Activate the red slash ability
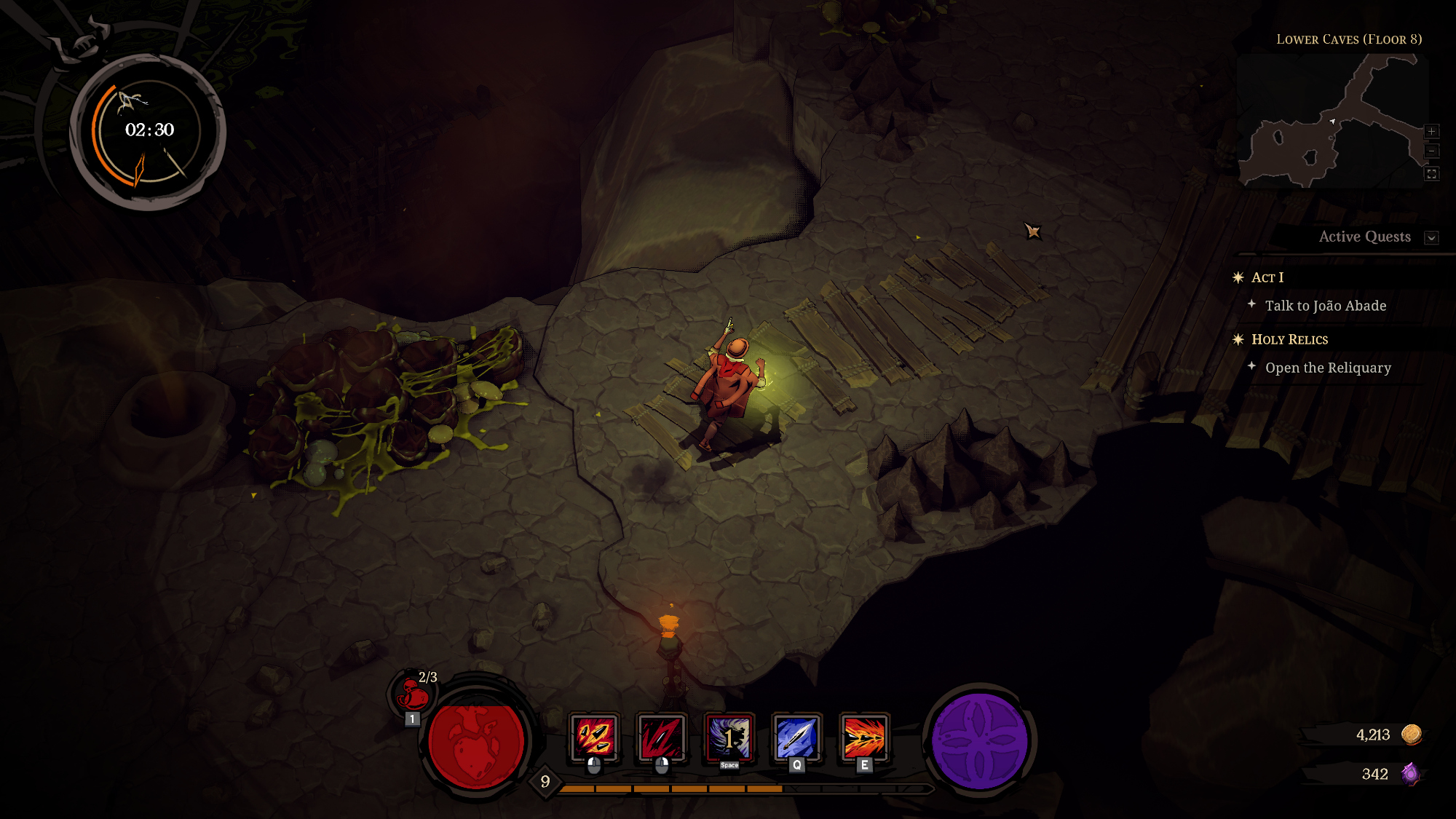The height and width of the screenshot is (819, 1456). point(661,737)
